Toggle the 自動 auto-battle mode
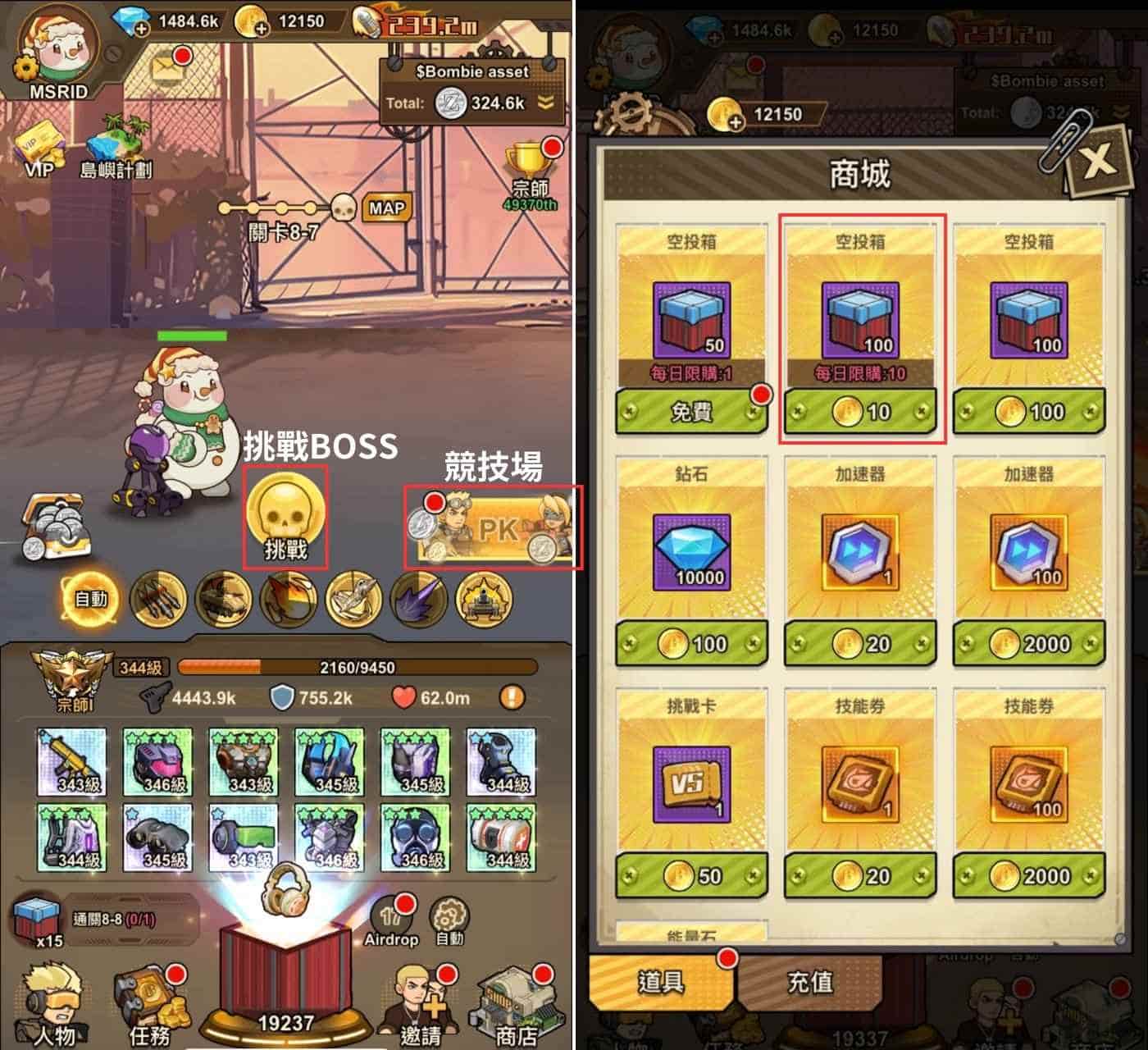1148x1050 pixels. click(x=89, y=600)
